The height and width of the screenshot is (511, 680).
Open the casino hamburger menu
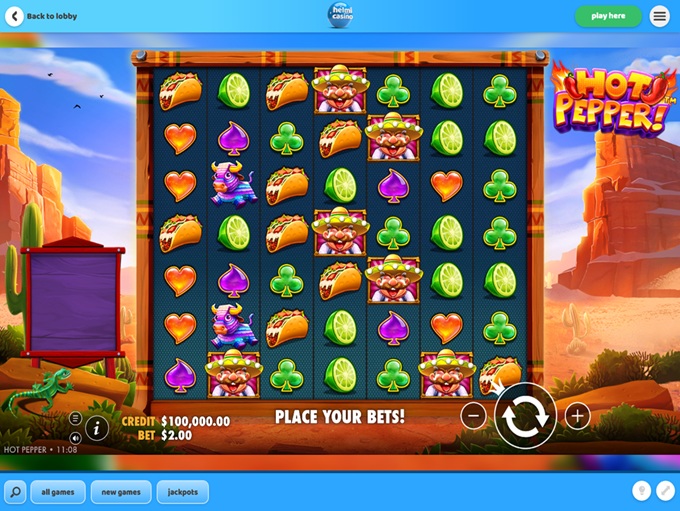[660, 16]
